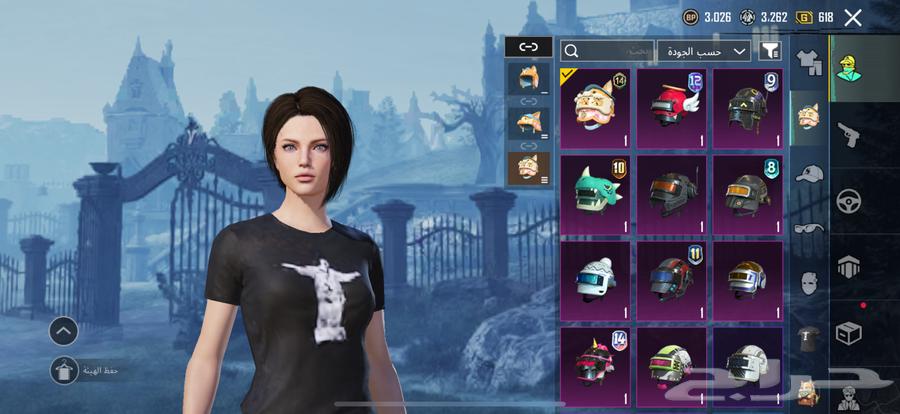The height and width of the screenshot is (414, 900).
Task: Open the crate box tab
Action: 849,333
